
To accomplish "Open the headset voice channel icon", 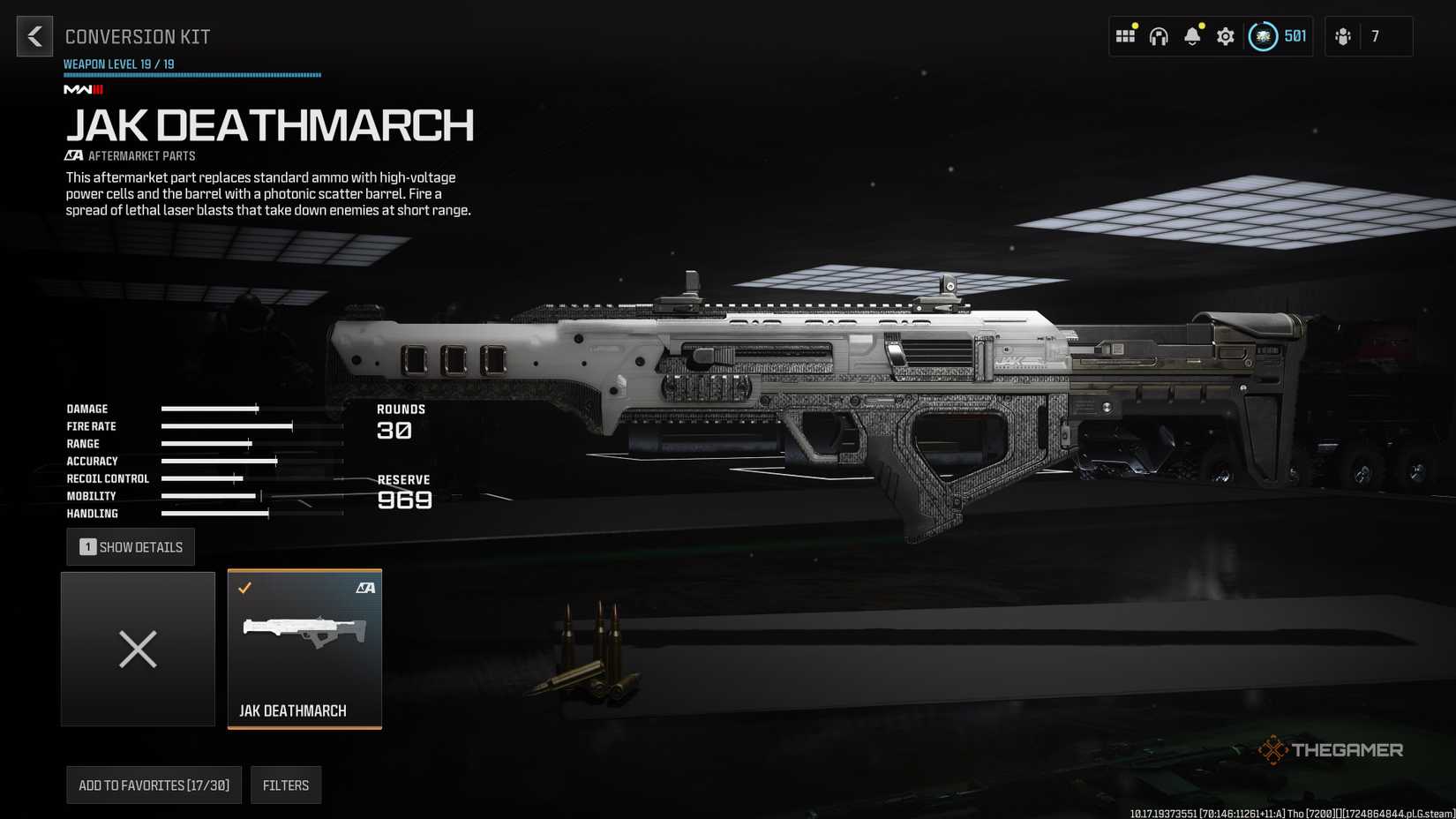I will 1159,36.
